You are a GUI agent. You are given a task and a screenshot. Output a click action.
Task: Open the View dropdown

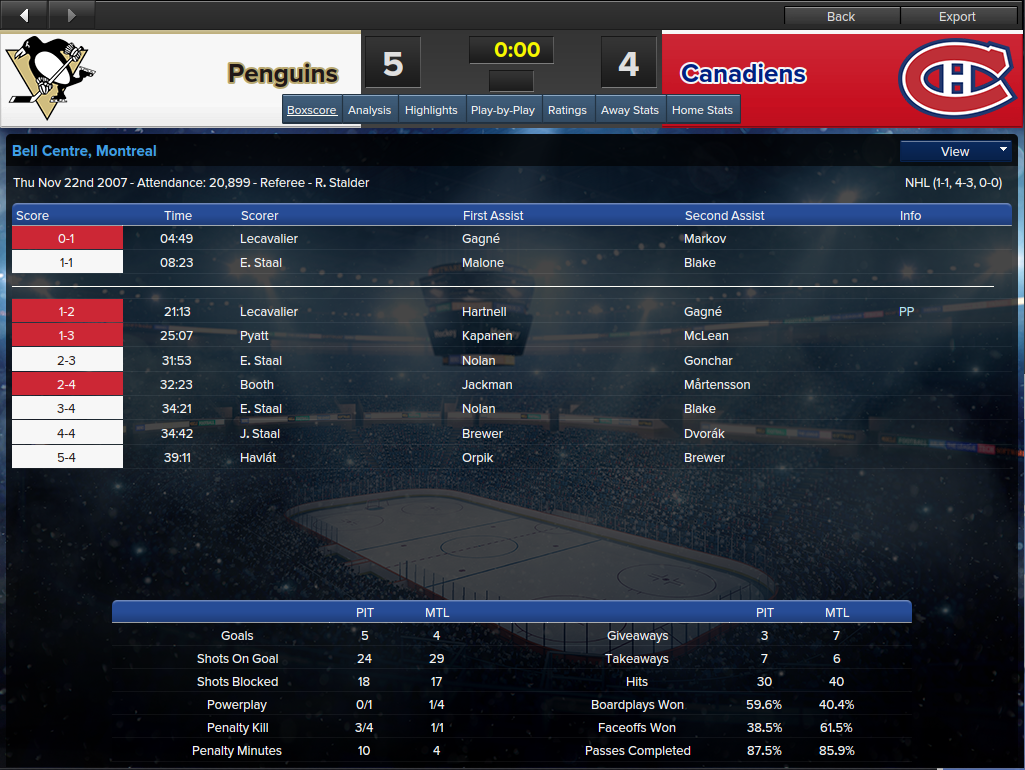tap(955, 151)
